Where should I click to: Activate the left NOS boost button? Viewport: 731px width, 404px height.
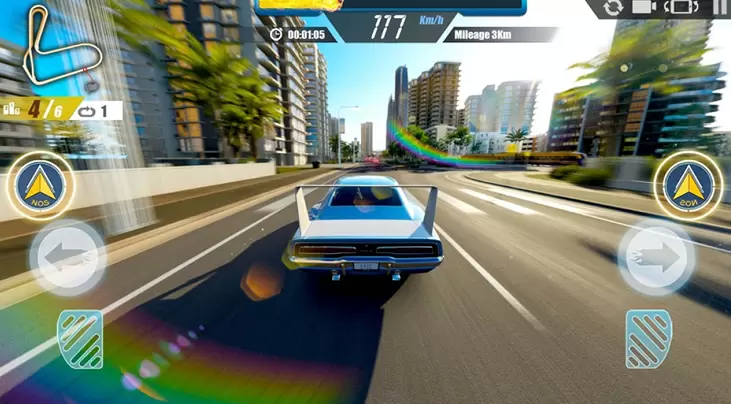(x=41, y=185)
